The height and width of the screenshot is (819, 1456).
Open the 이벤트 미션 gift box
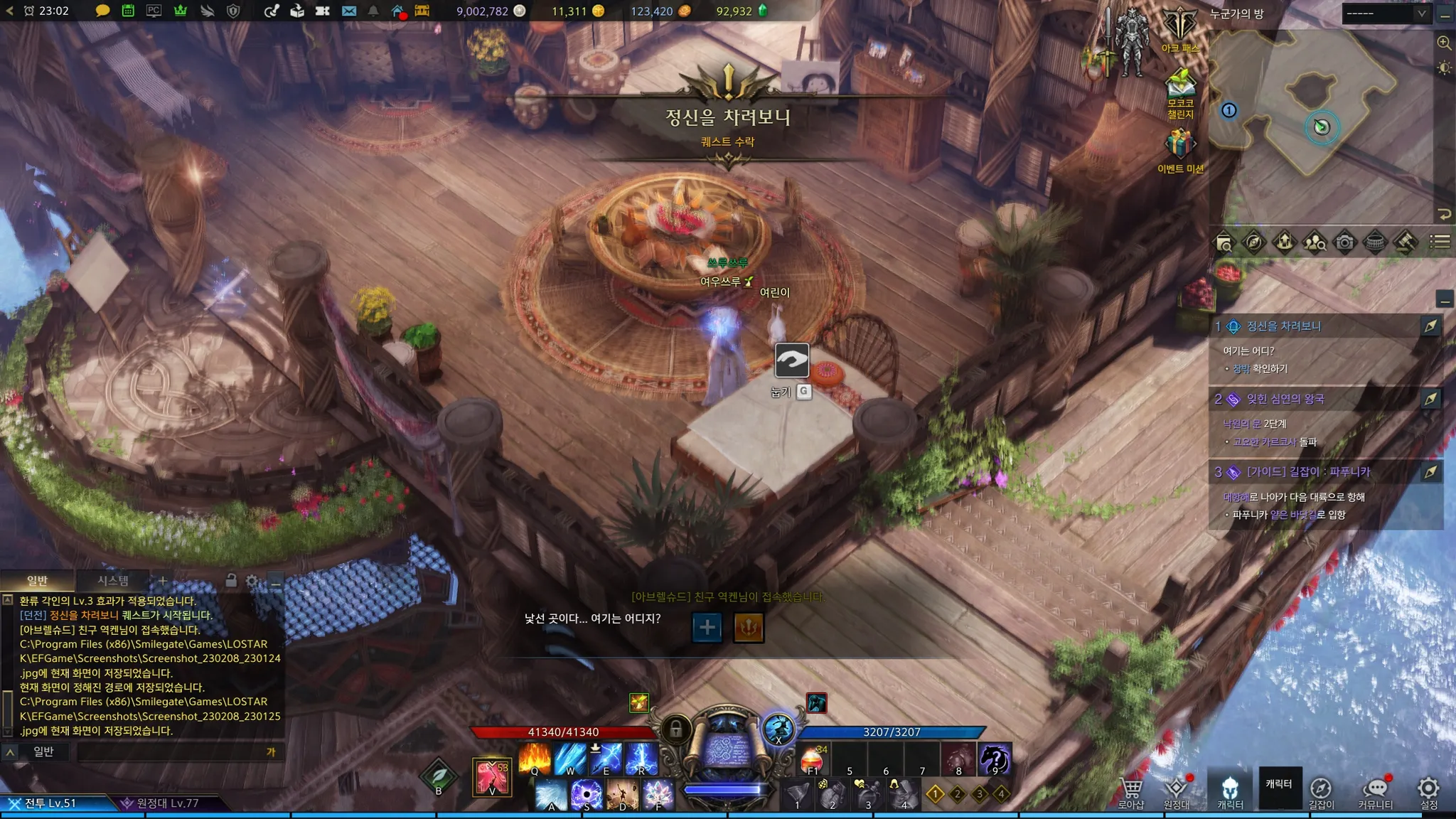click(1180, 148)
